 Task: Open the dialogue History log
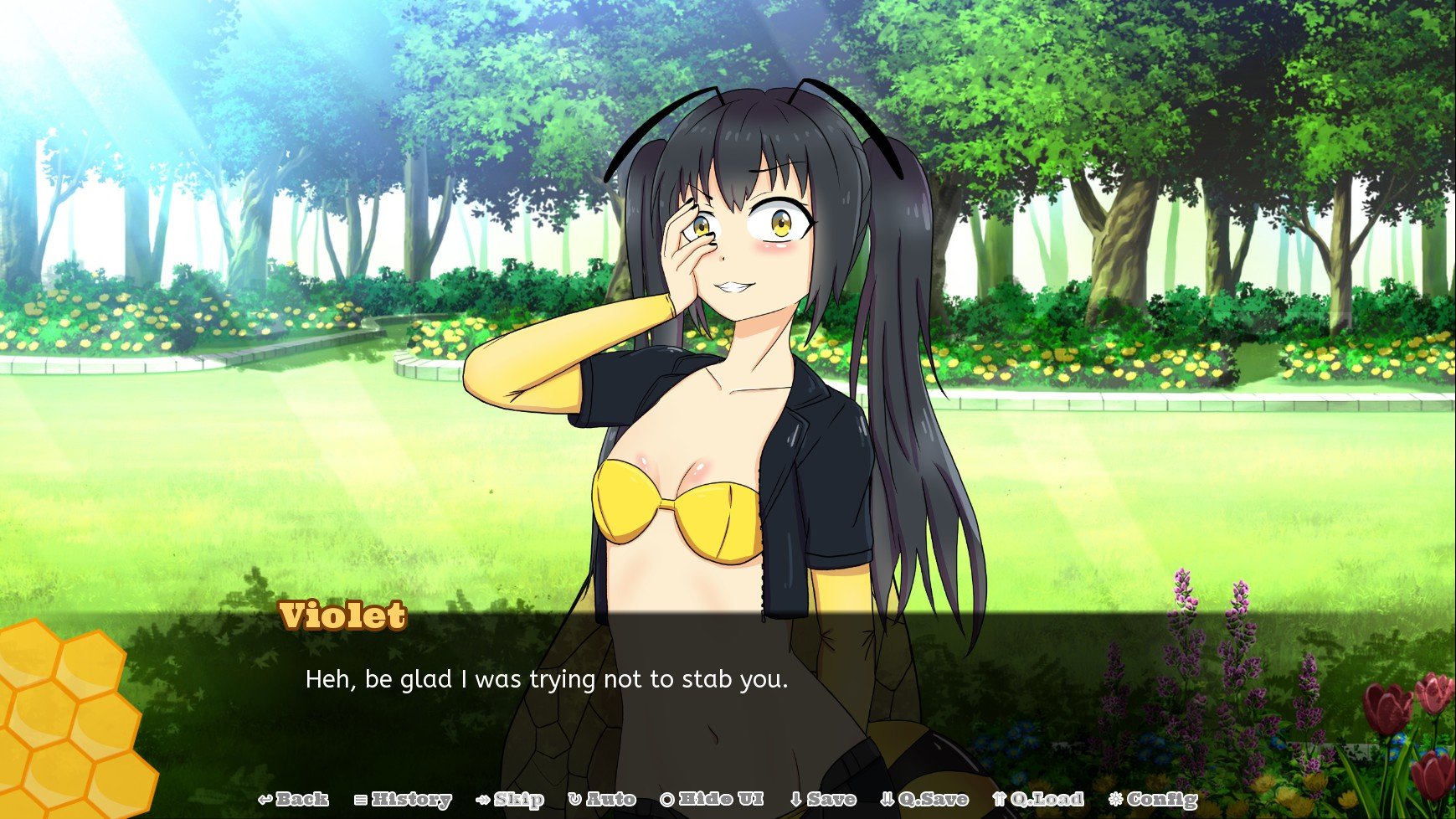pos(403,799)
